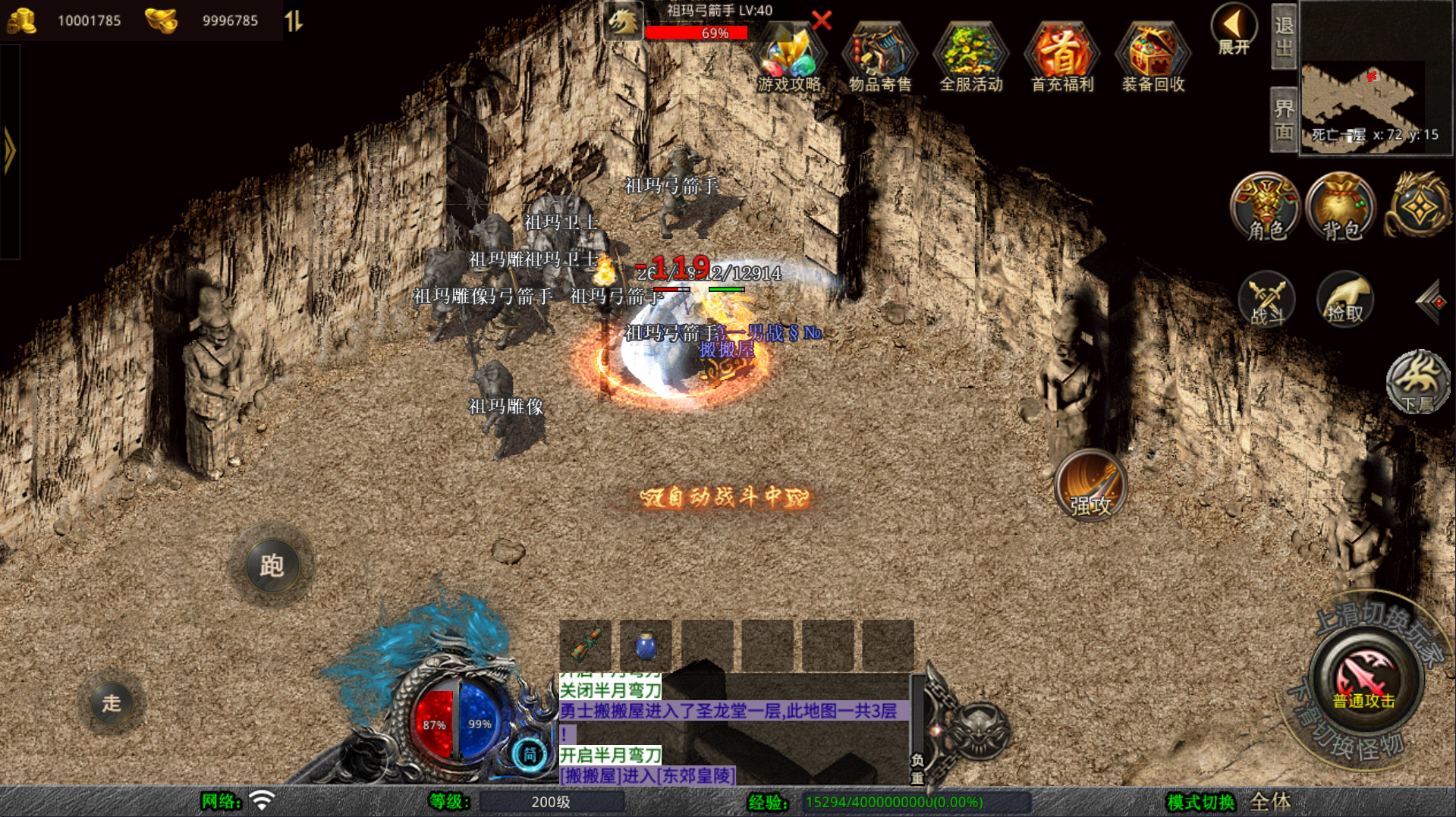Close the 祖玛弓箭手 target frame
This screenshot has height=817, width=1456.
click(x=822, y=20)
